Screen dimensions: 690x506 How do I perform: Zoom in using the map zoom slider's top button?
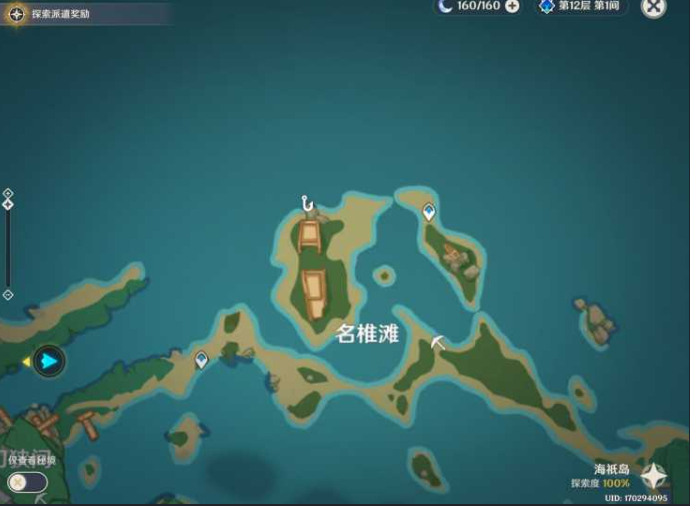pyautogui.click(x=8, y=193)
